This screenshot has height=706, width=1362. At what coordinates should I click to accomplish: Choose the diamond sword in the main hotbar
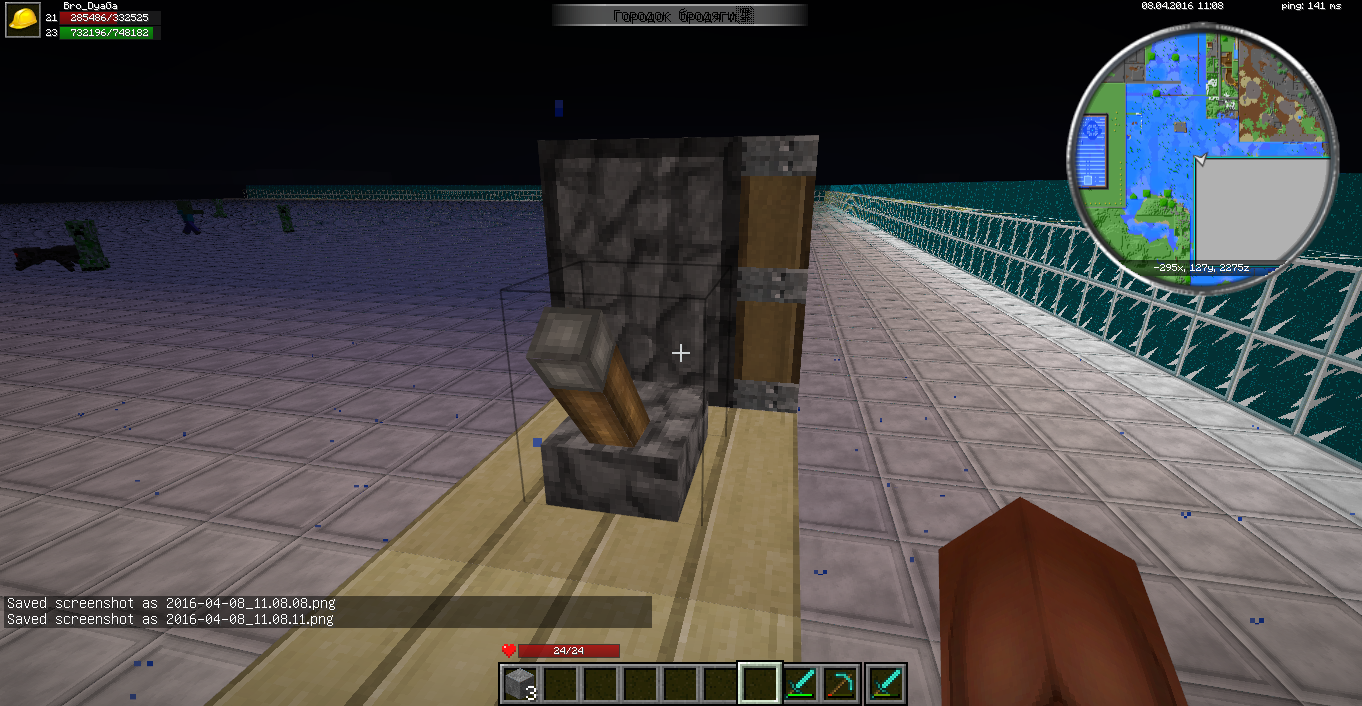coord(800,684)
